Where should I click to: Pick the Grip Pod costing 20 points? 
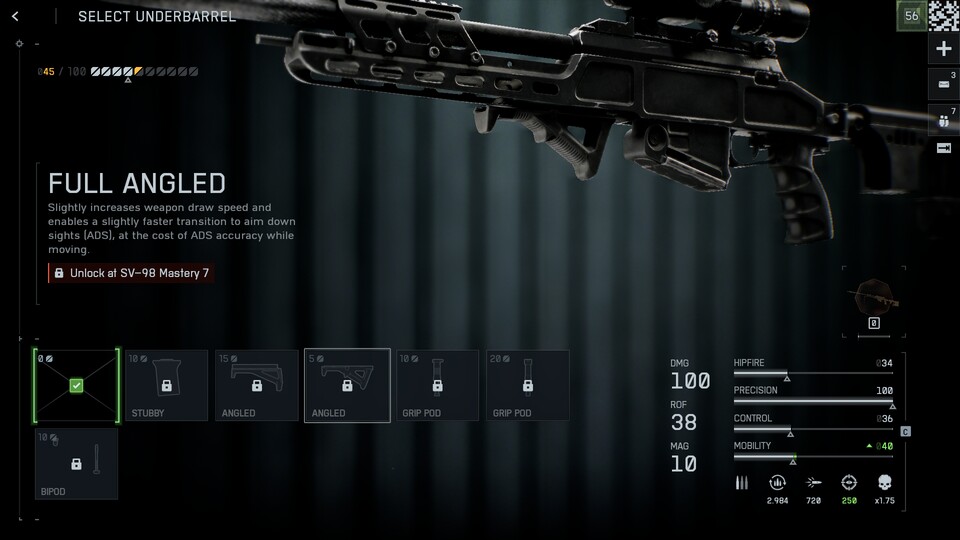pos(528,385)
